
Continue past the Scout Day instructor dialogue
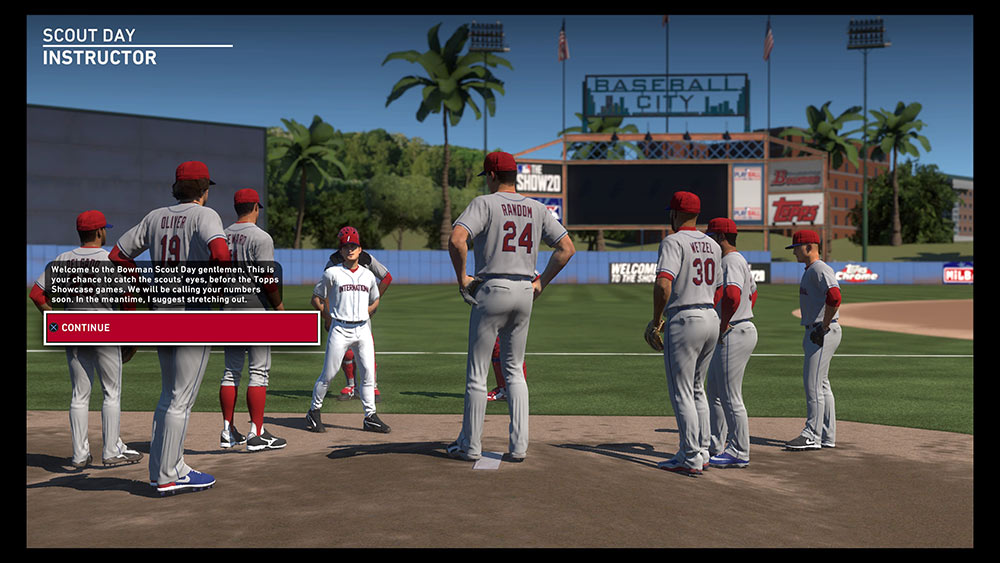(181, 328)
